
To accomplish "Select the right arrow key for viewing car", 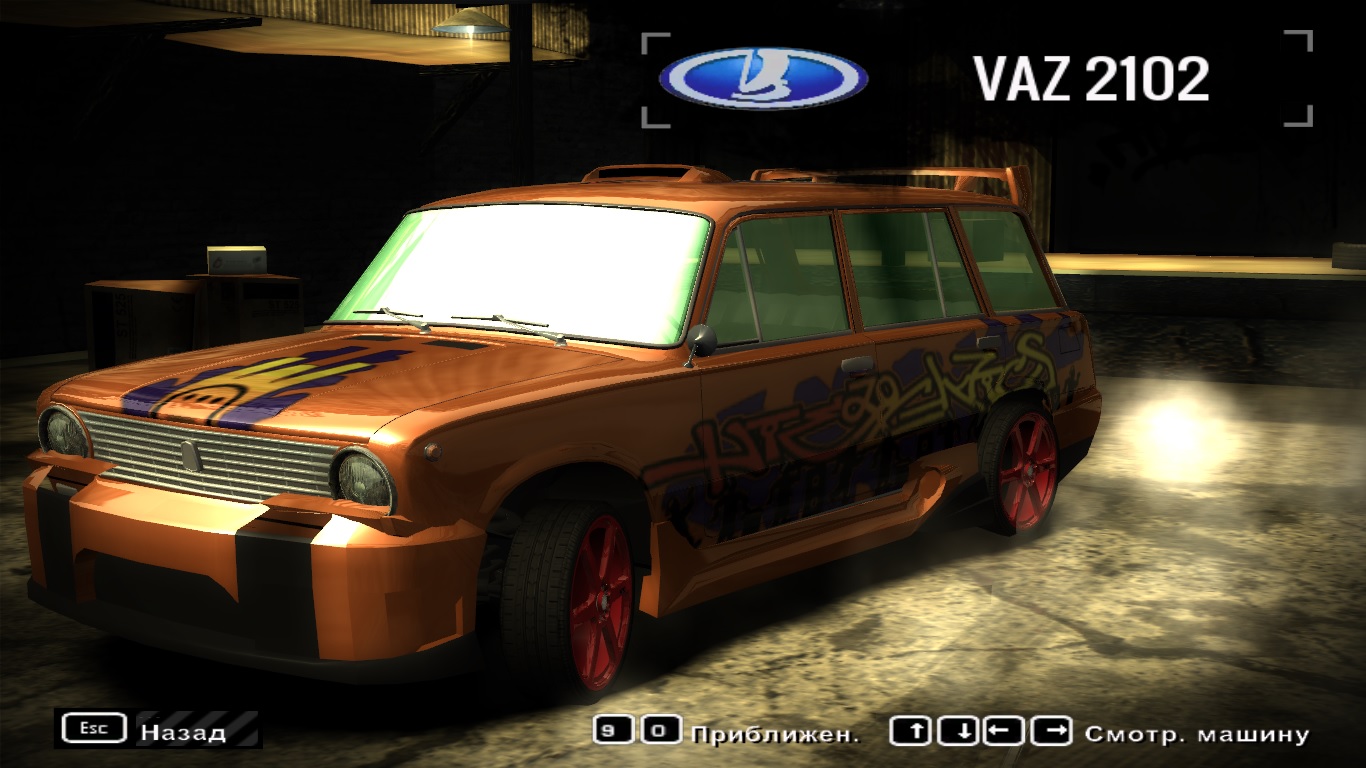I will (1050, 731).
